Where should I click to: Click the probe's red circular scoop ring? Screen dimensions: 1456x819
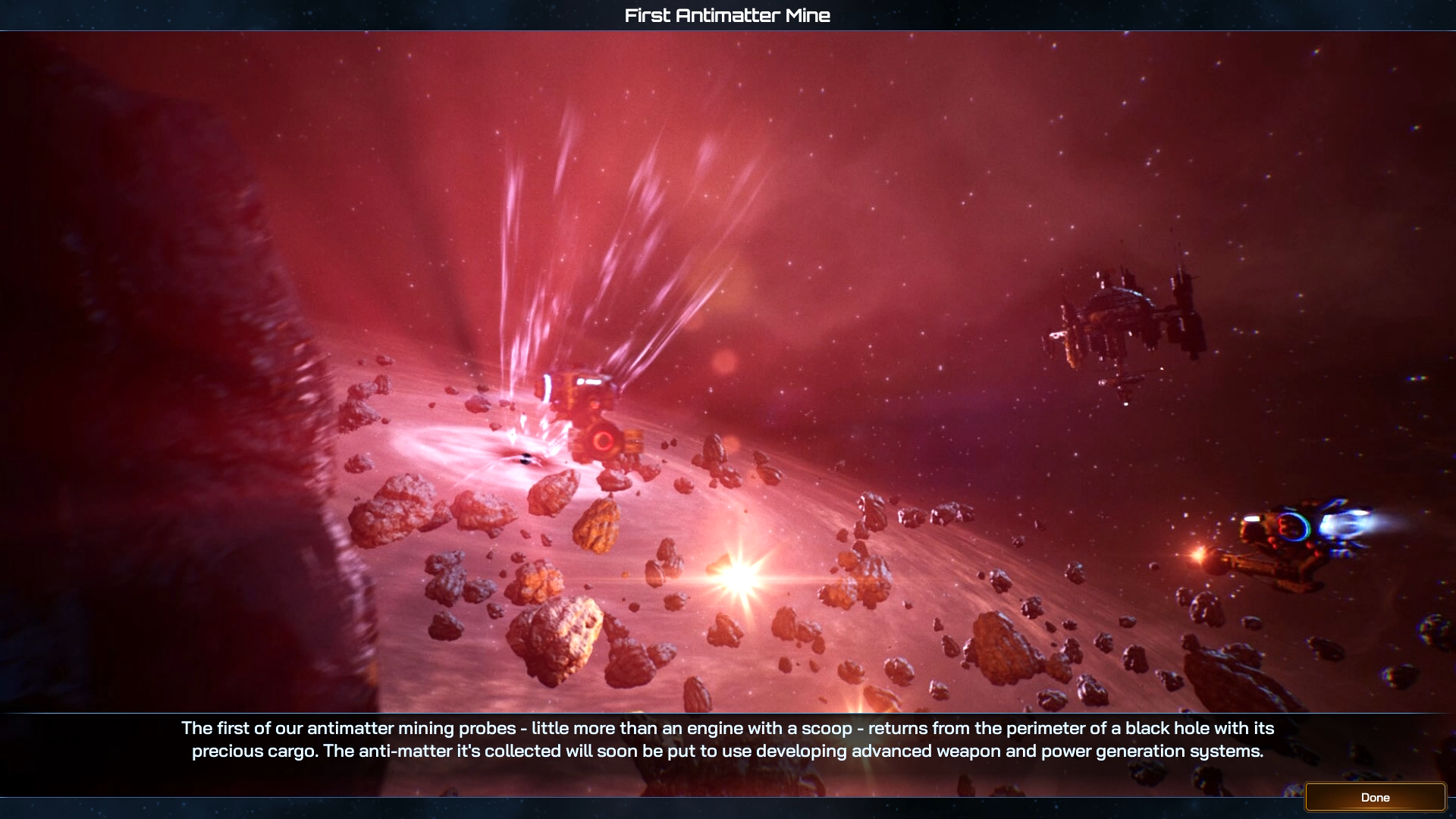pyautogui.click(x=604, y=440)
